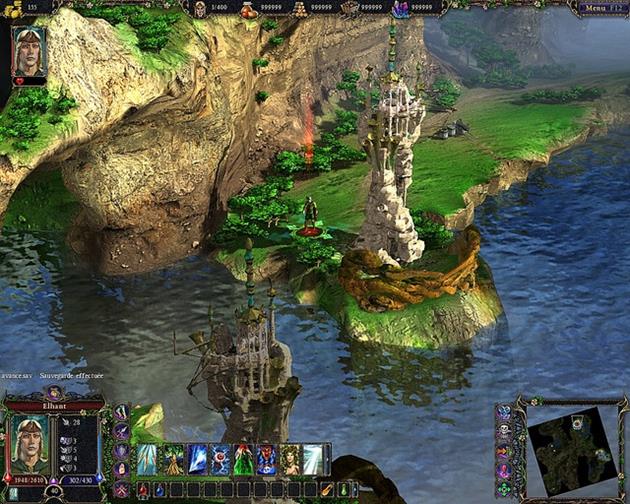Click Elhant's large portrait in the hero panel
Image resolution: width=630 pixels, height=504 pixels.
click(30, 444)
